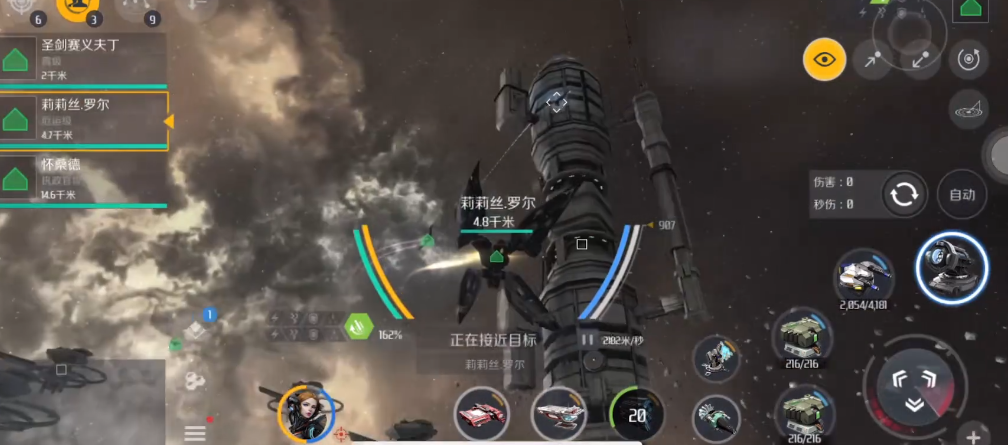This screenshot has height=445, width=1008.
Task: Pause approach with the pause button
Action: pos(587,340)
